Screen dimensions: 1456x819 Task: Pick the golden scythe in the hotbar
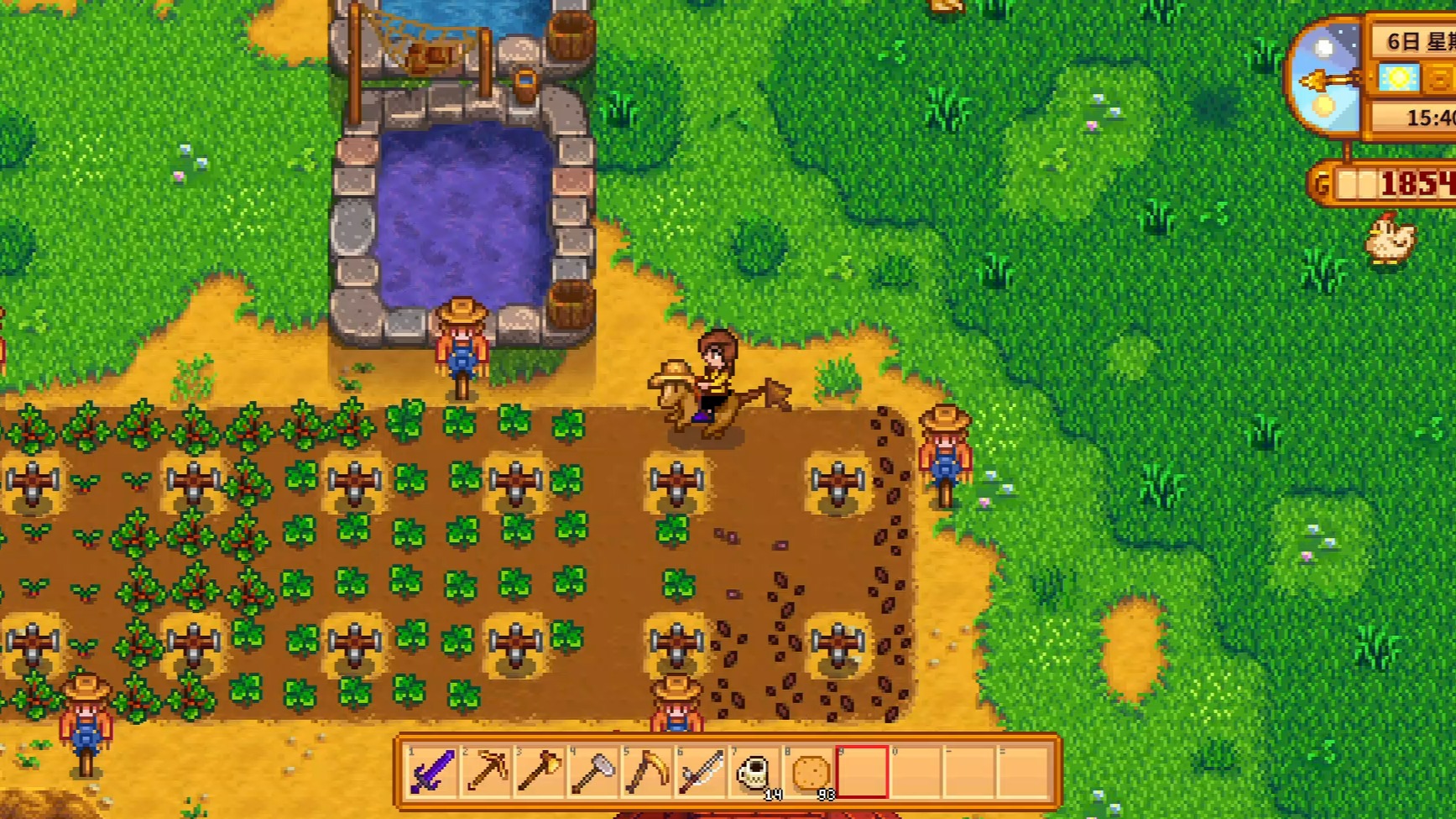click(647, 771)
